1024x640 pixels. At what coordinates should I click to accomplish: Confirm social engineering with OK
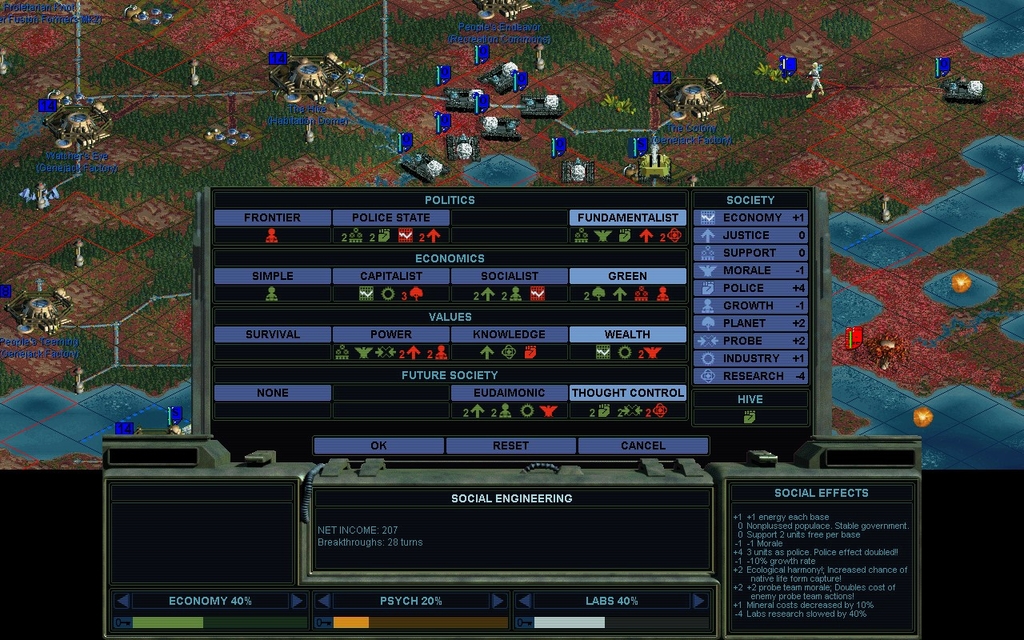click(378, 445)
